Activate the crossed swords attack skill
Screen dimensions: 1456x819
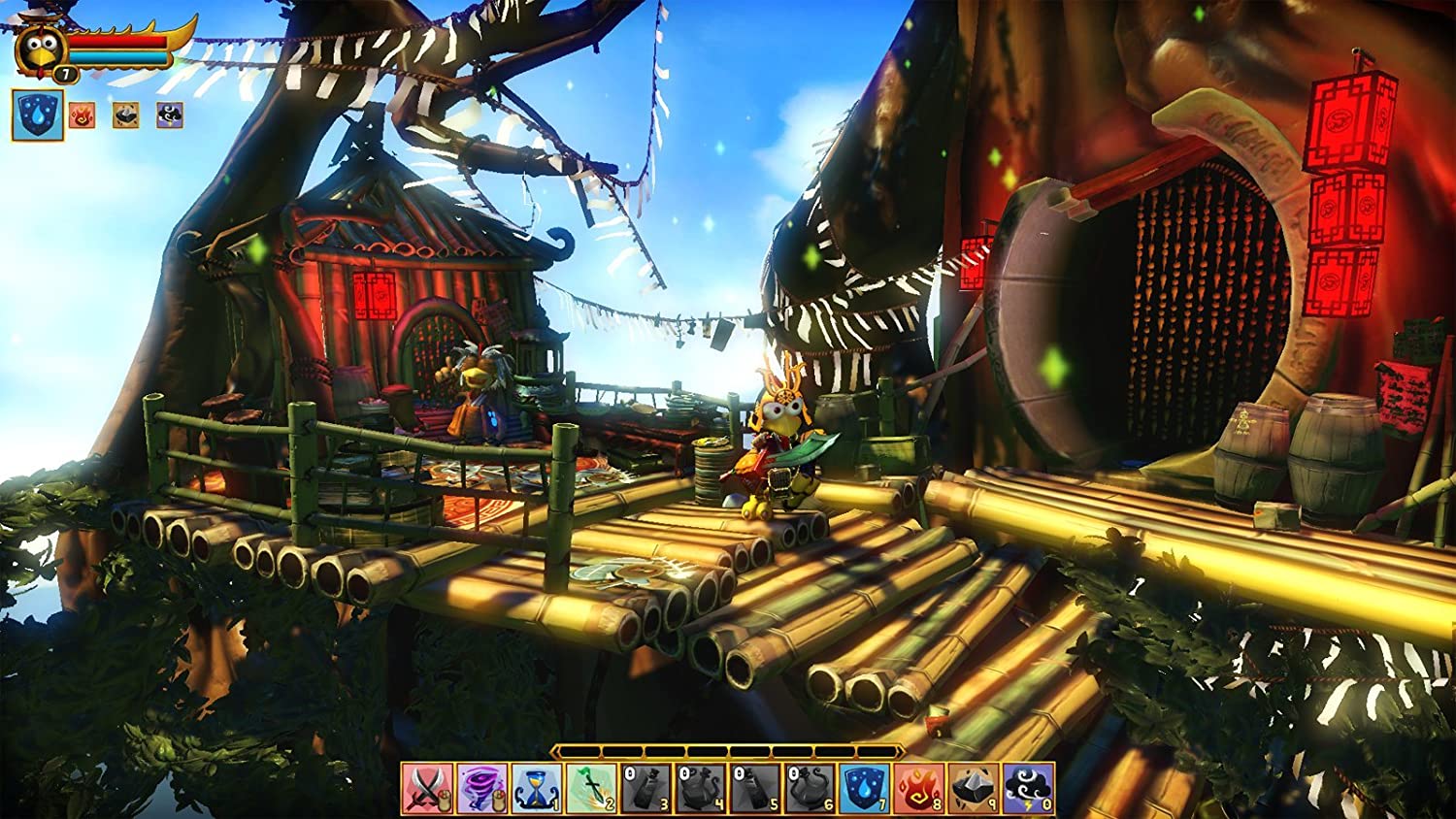click(x=427, y=788)
